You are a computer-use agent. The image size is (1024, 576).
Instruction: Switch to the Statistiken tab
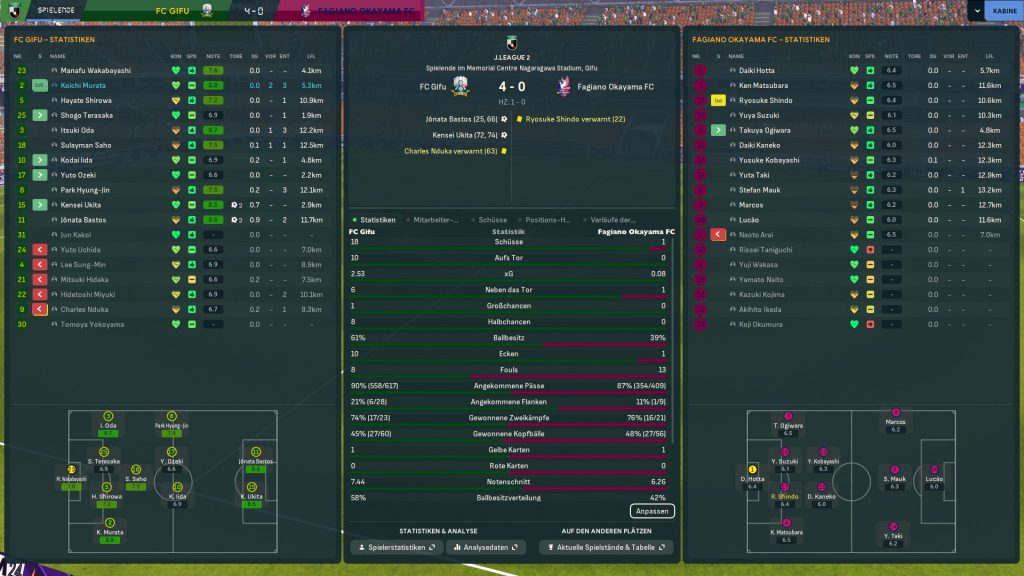(x=375, y=220)
